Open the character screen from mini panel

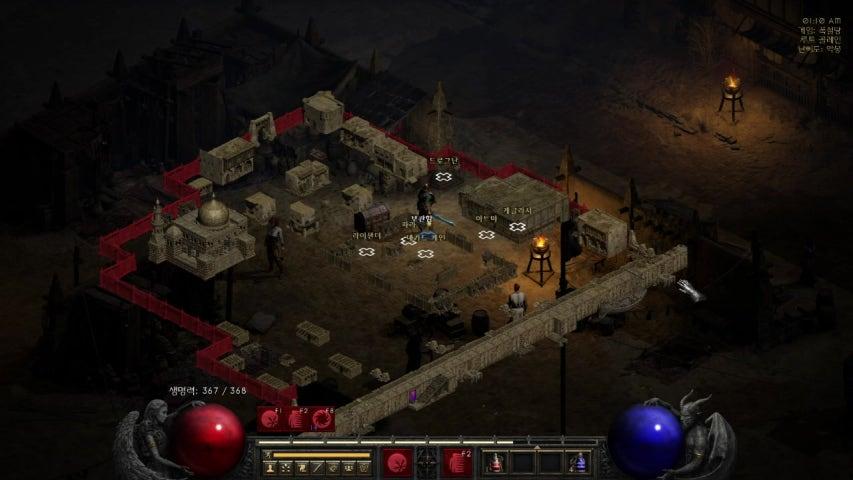(x=270, y=467)
